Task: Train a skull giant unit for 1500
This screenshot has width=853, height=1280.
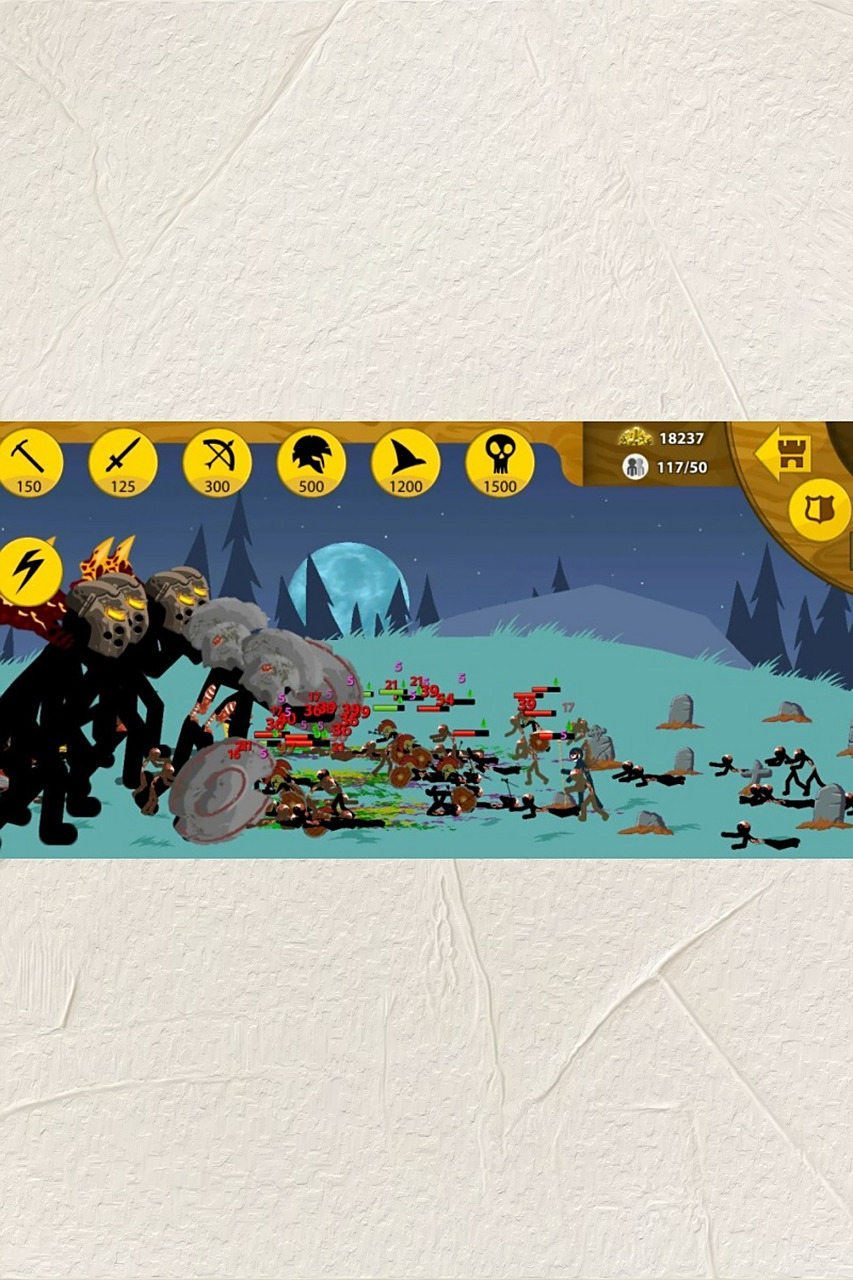Action: point(499,463)
